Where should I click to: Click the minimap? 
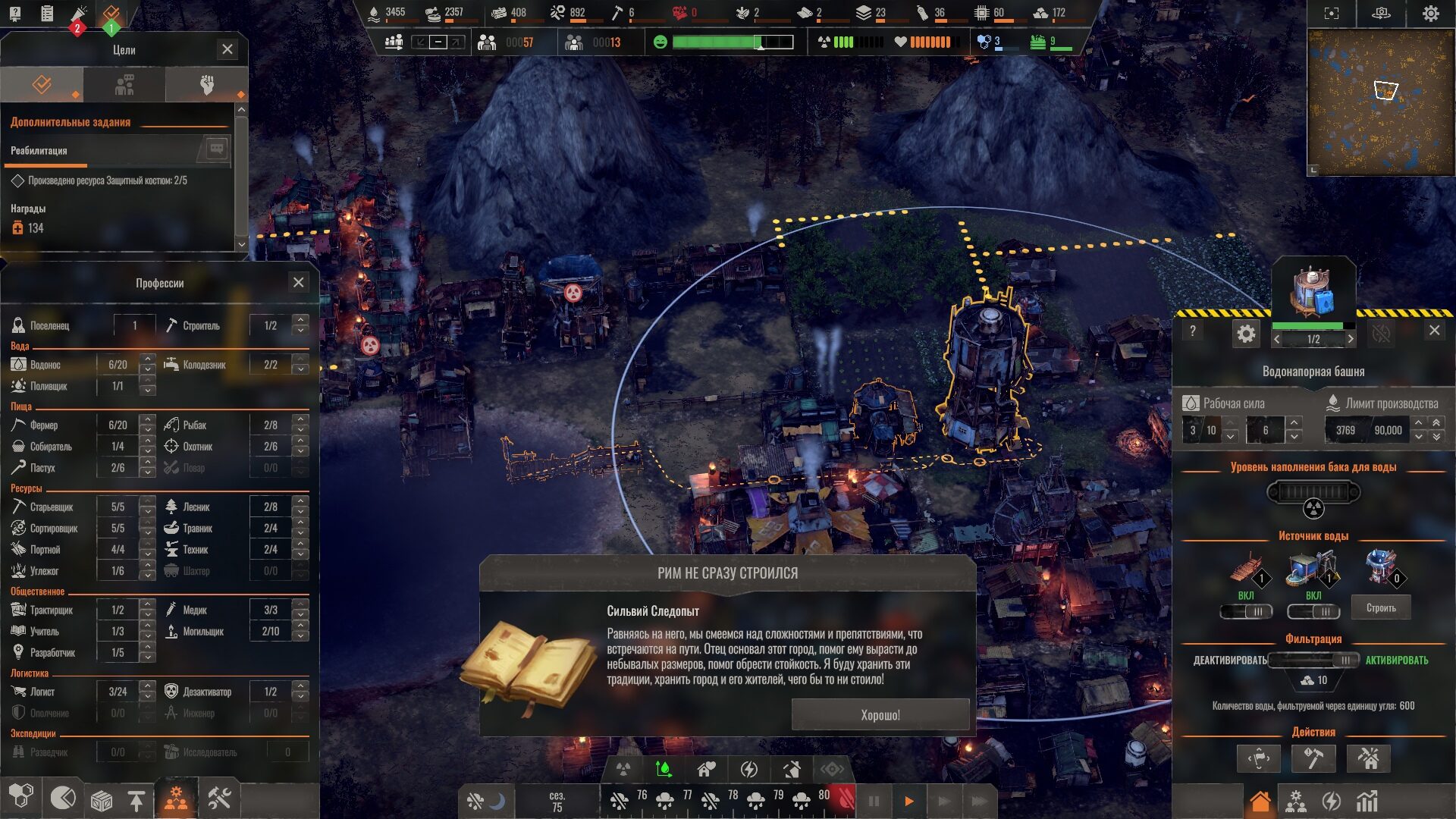tap(1380, 102)
